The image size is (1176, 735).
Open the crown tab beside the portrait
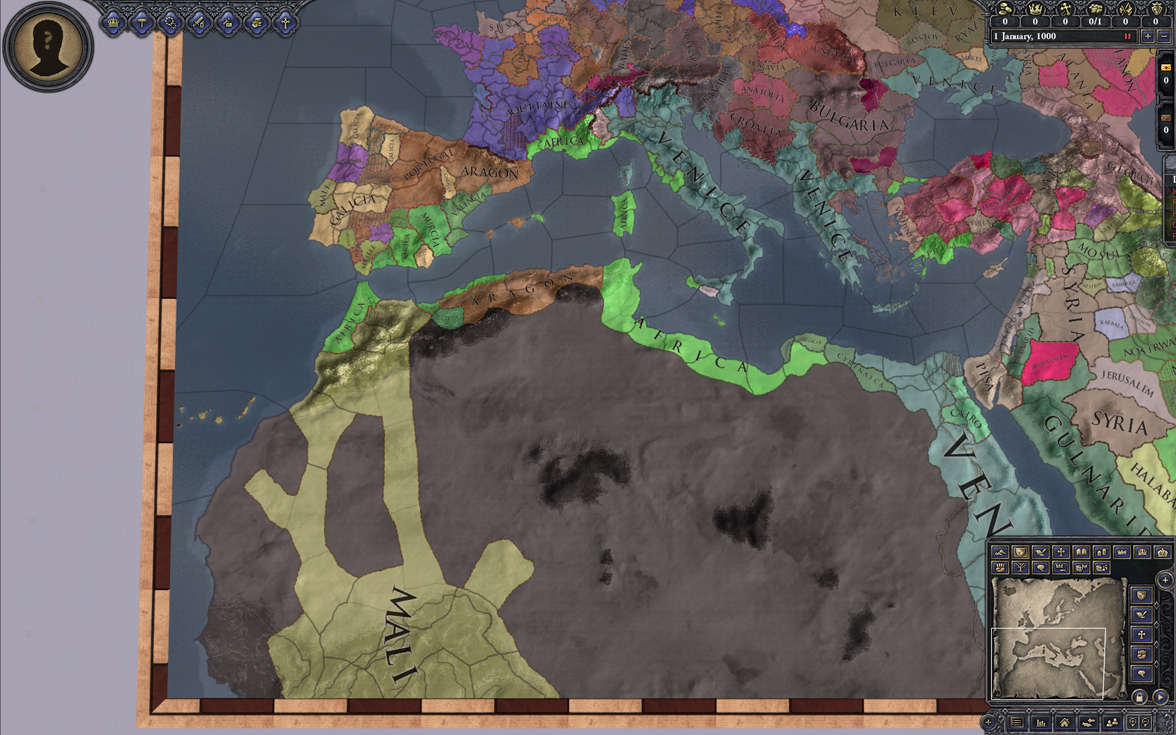[x=113, y=23]
